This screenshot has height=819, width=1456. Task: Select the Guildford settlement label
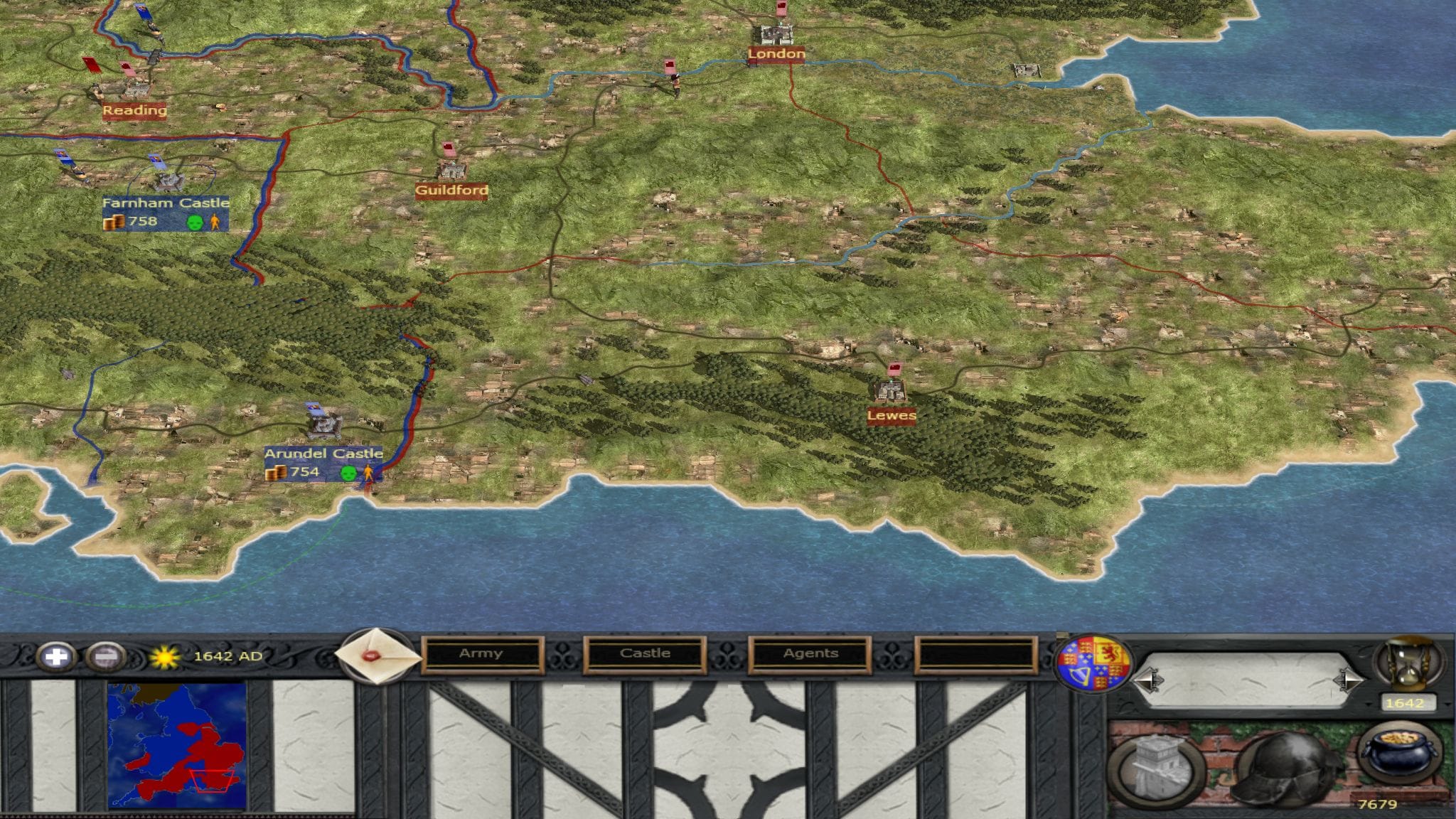point(451,191)
